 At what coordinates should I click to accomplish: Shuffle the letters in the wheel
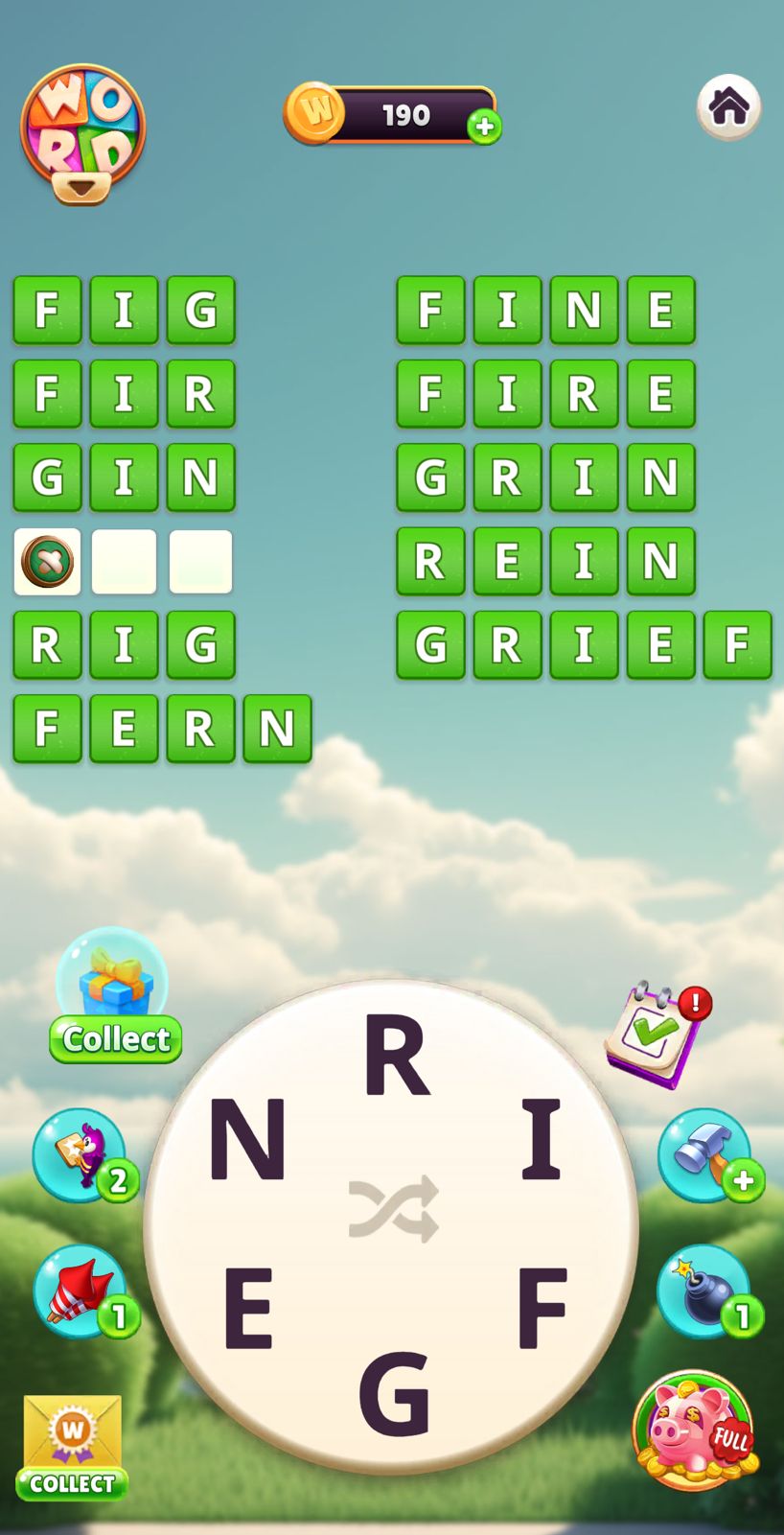coord(394,1209)
